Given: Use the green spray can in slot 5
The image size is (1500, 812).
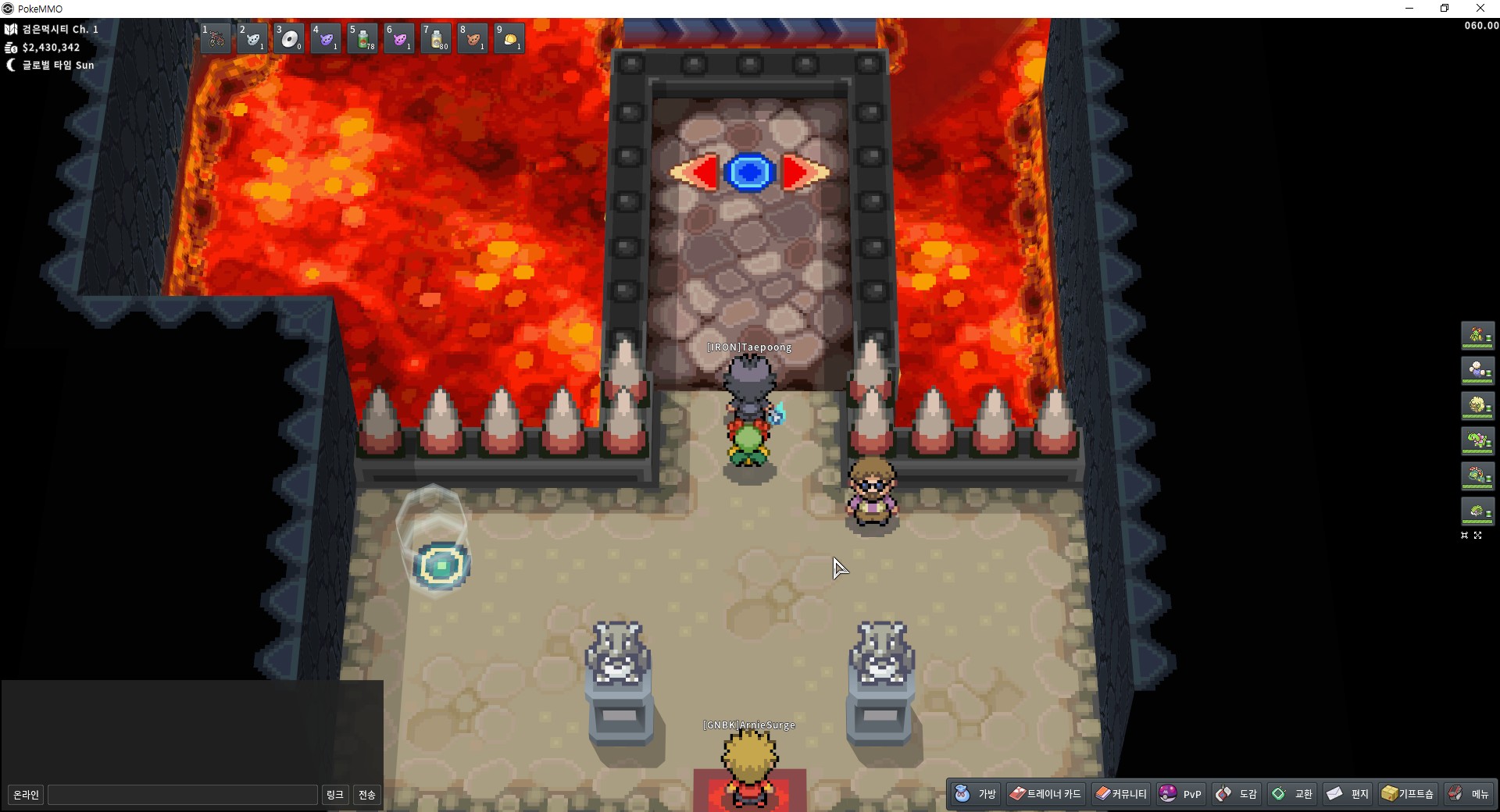Looking at the screenshot, I should [x=362, y=38].
